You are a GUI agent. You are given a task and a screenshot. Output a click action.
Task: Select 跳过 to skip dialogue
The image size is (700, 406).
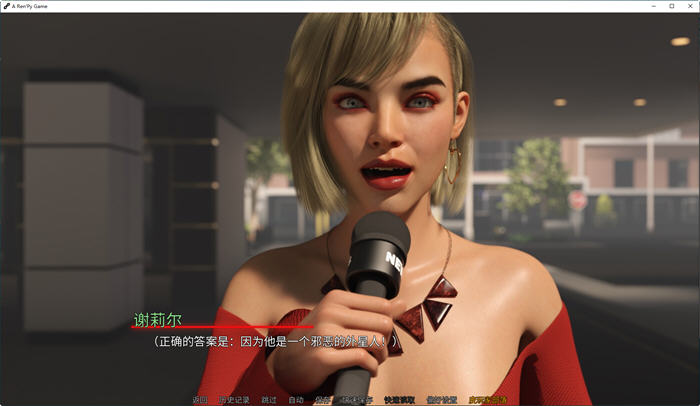pyautogui.click(x=269, y=400)
